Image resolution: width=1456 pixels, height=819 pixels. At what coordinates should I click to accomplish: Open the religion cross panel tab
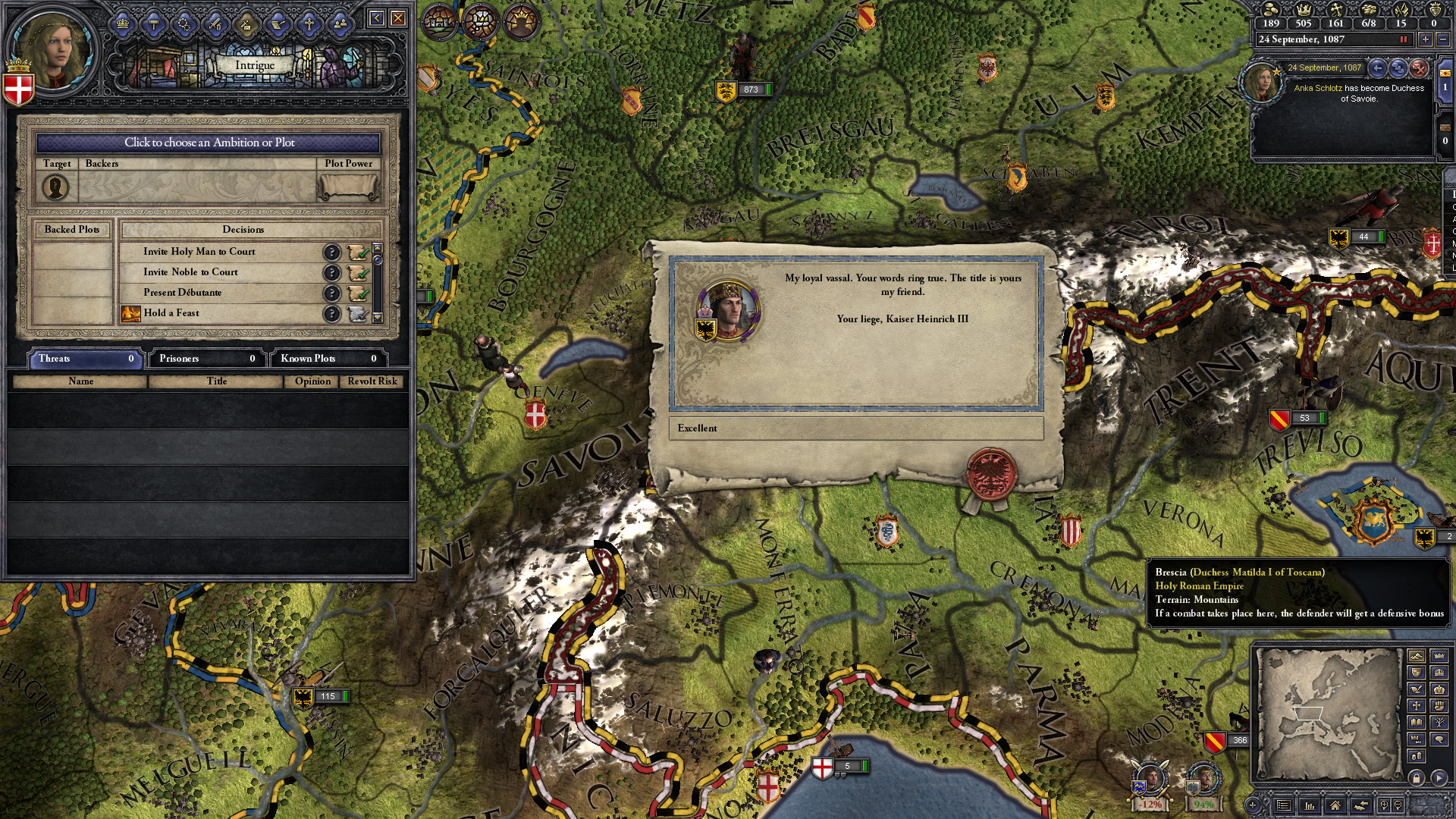click(309, 24)
